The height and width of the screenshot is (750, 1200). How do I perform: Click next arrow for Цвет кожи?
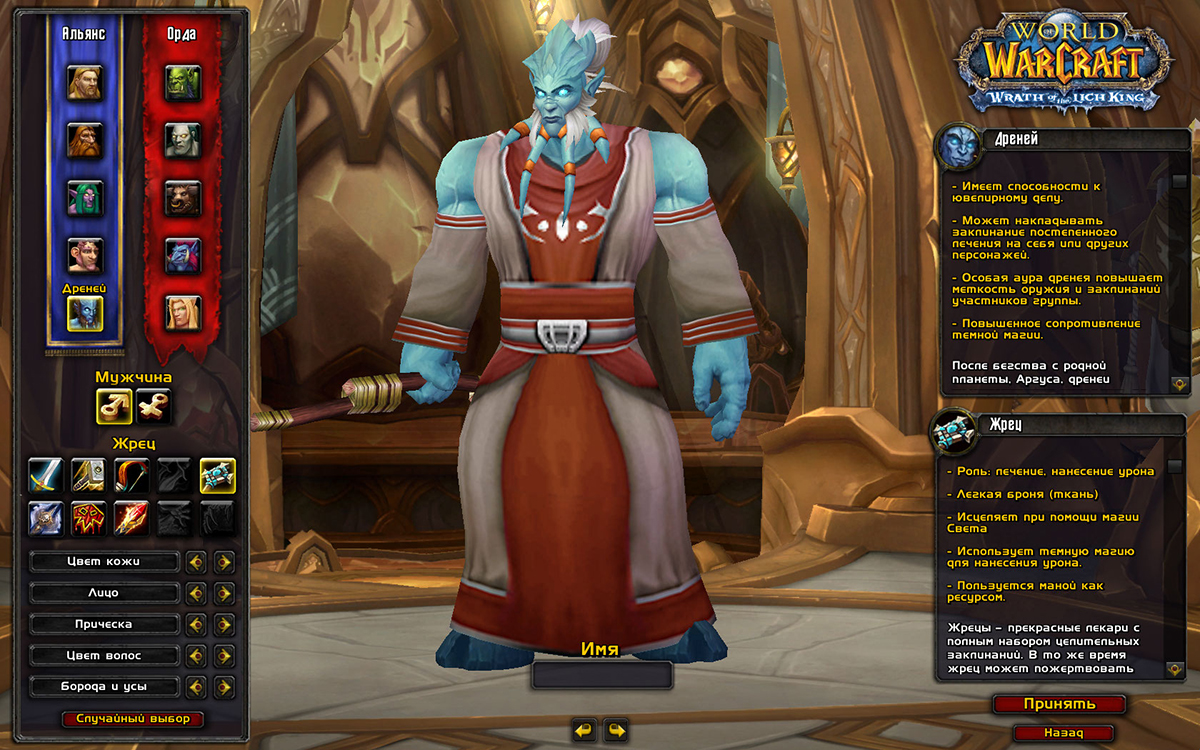224,562
